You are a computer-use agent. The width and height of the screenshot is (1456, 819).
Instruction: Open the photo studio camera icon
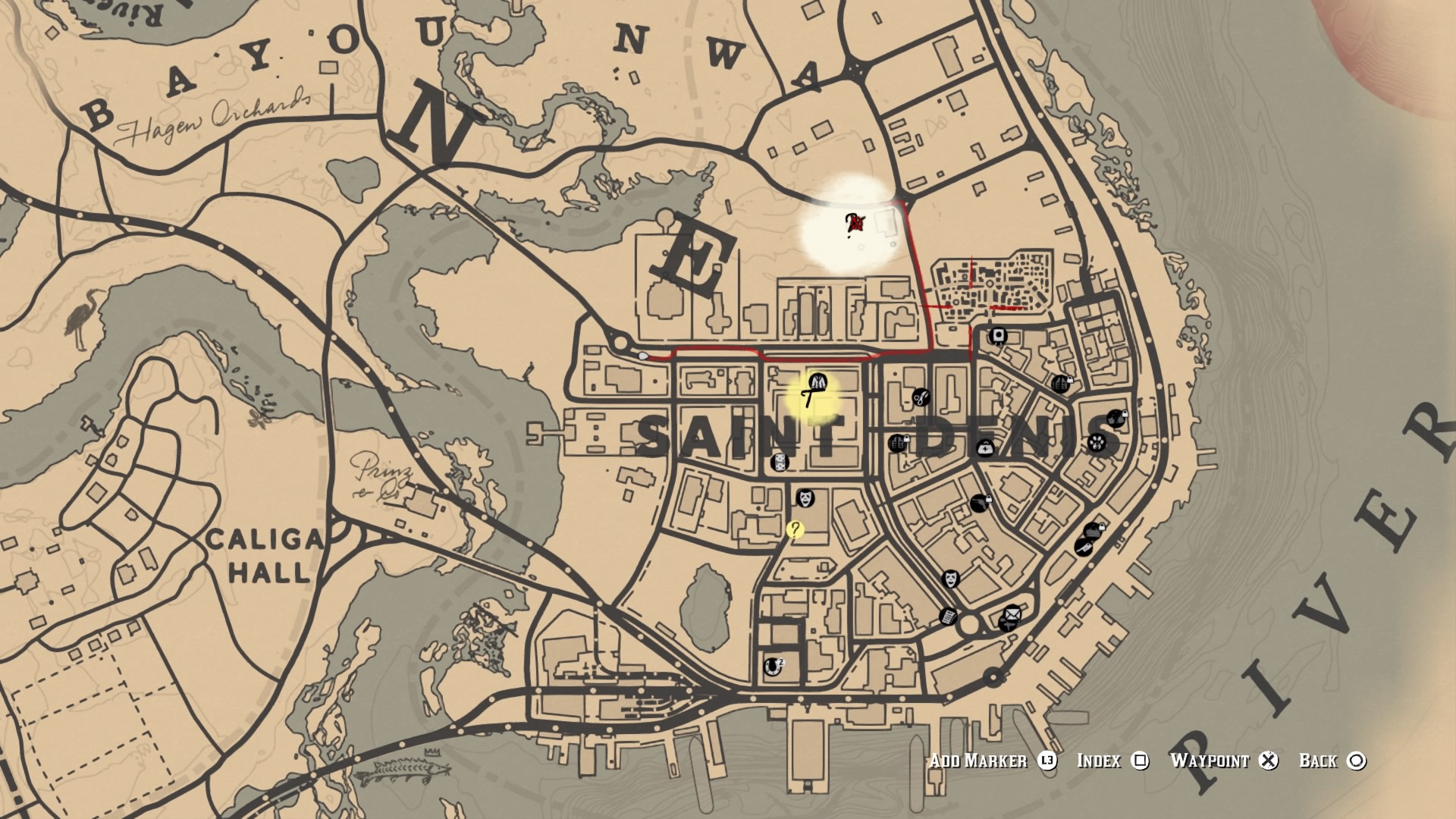(x=999, y=337)
